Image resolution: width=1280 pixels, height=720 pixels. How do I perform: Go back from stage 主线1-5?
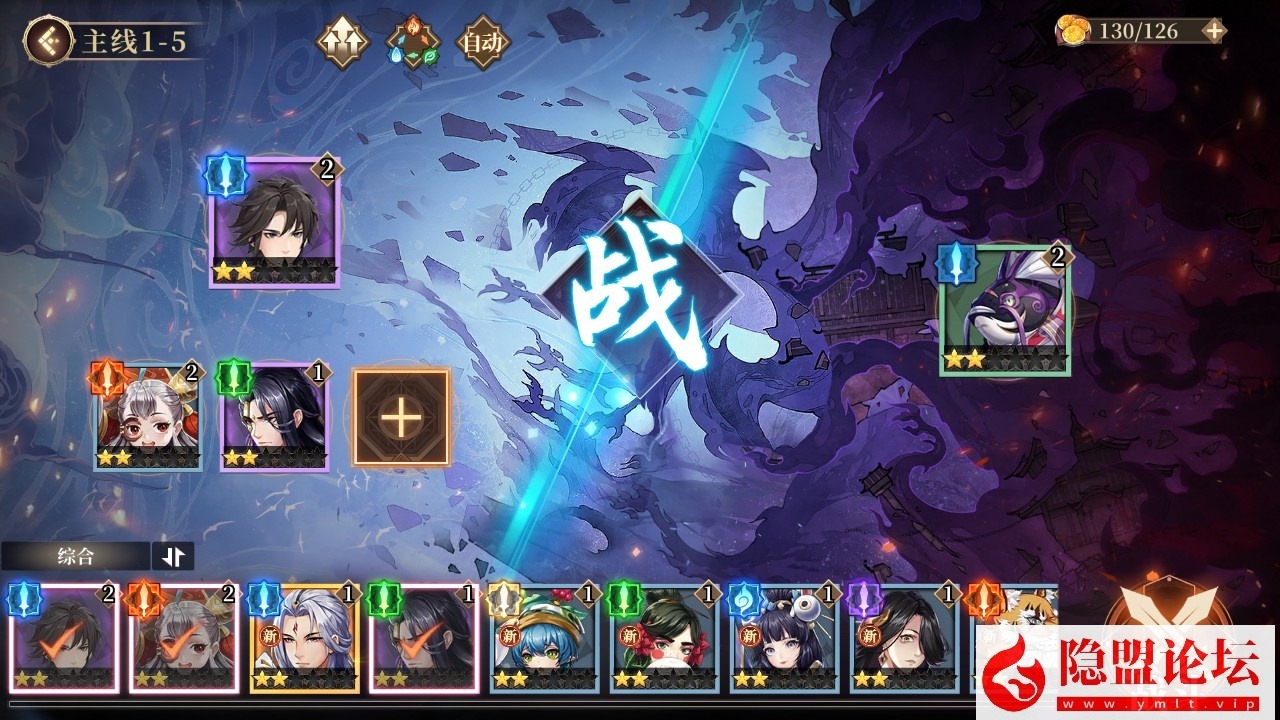pyautogui.click(x=47, y=41)
